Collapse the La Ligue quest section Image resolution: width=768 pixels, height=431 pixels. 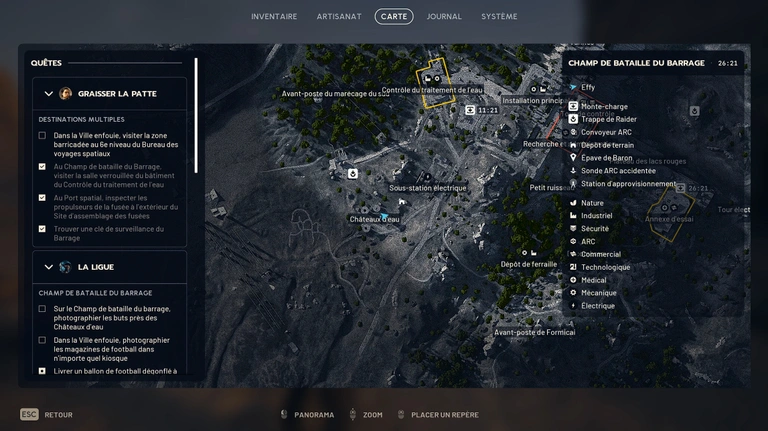(x=49, y=267)
